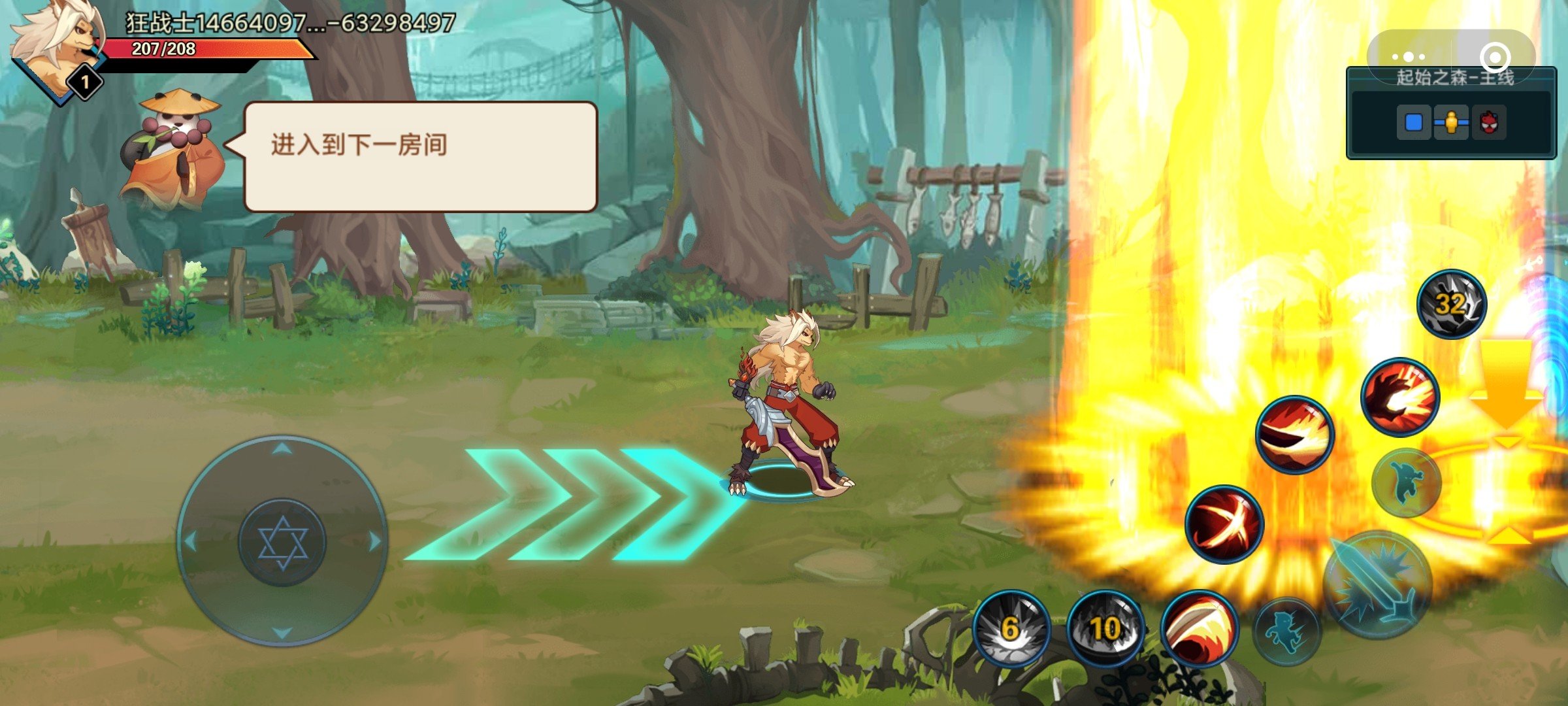Select the red boss room on minimap
The width and height of the screenshot is (1568, 706).
click(x=1489, y=123)
